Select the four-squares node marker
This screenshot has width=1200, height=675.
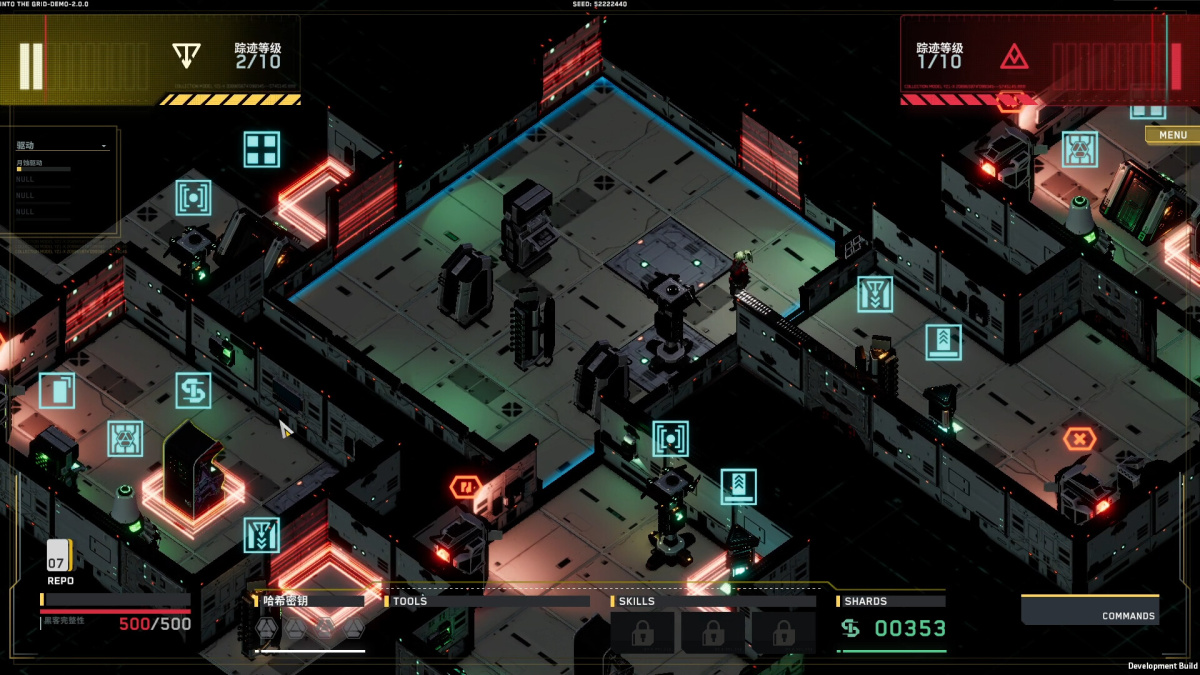click(x=262, y=149)
